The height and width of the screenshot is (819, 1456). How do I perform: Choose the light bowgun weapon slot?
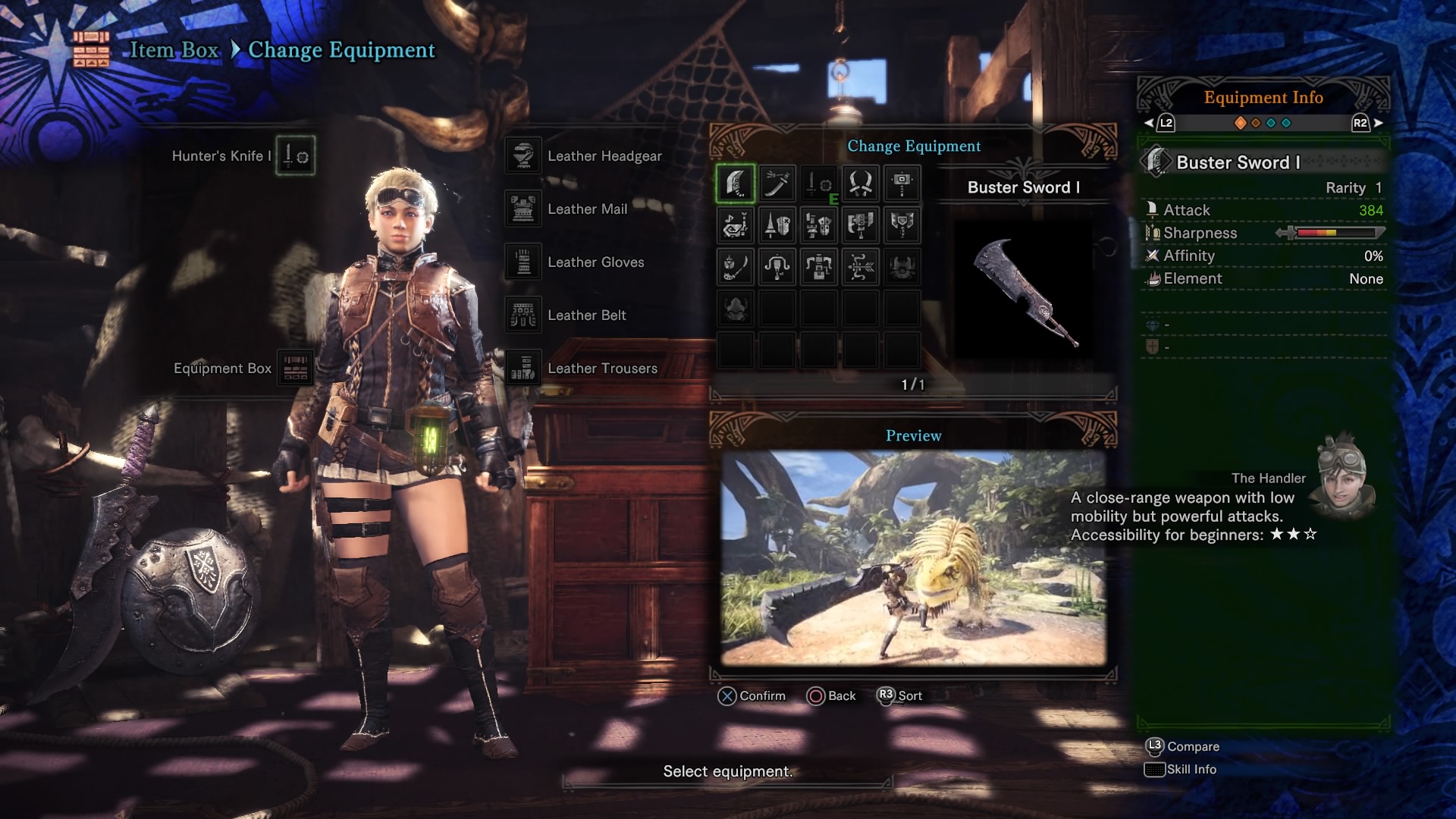[777, 267]
